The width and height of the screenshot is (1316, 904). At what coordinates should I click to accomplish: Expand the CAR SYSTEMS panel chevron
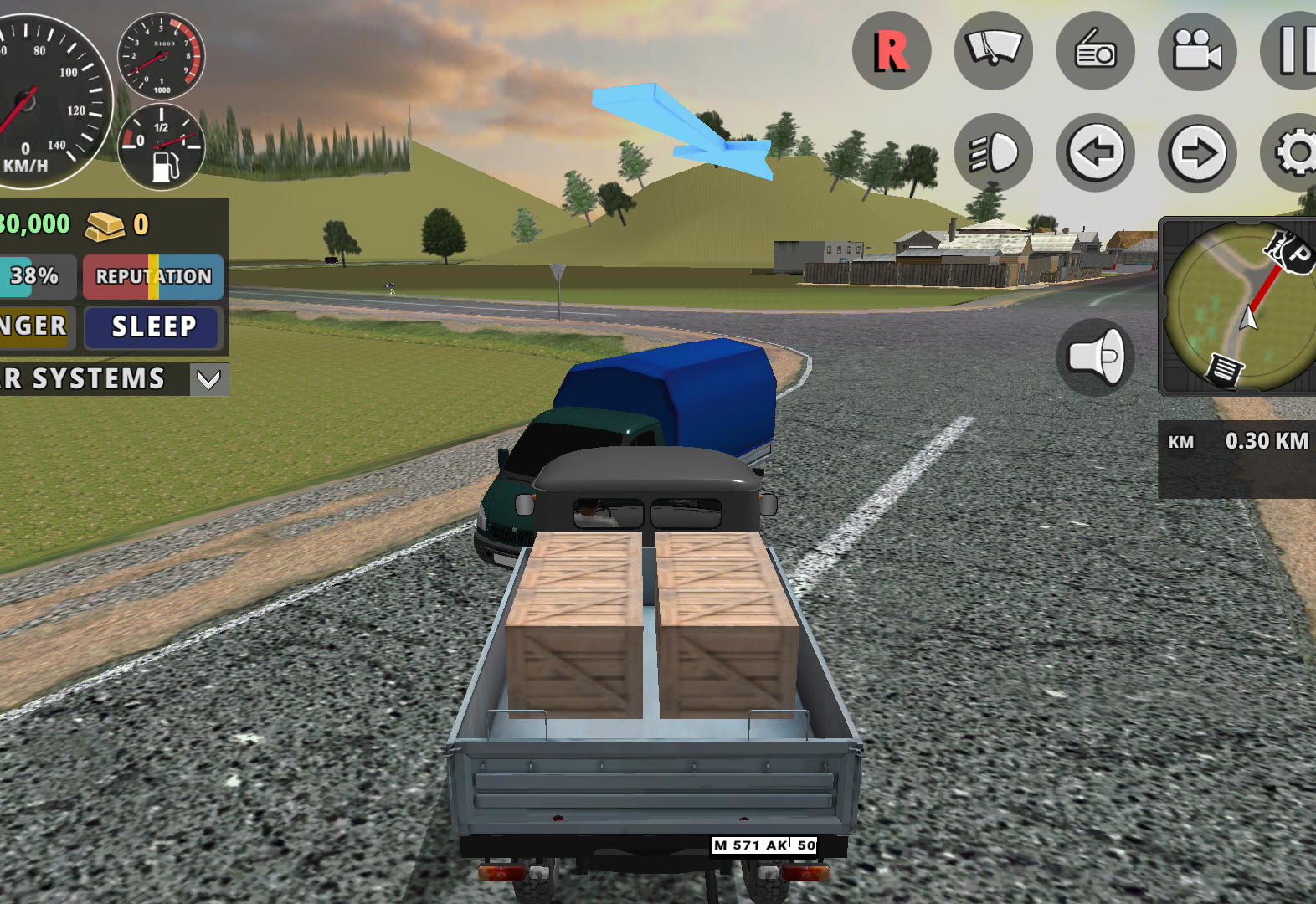[208, 379]
